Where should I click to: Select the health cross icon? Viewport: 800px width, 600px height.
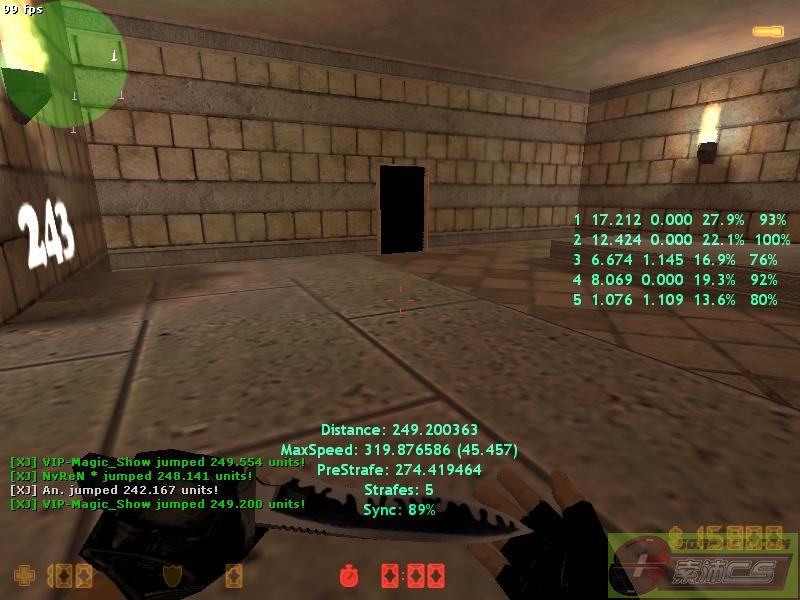coord(22,575)
